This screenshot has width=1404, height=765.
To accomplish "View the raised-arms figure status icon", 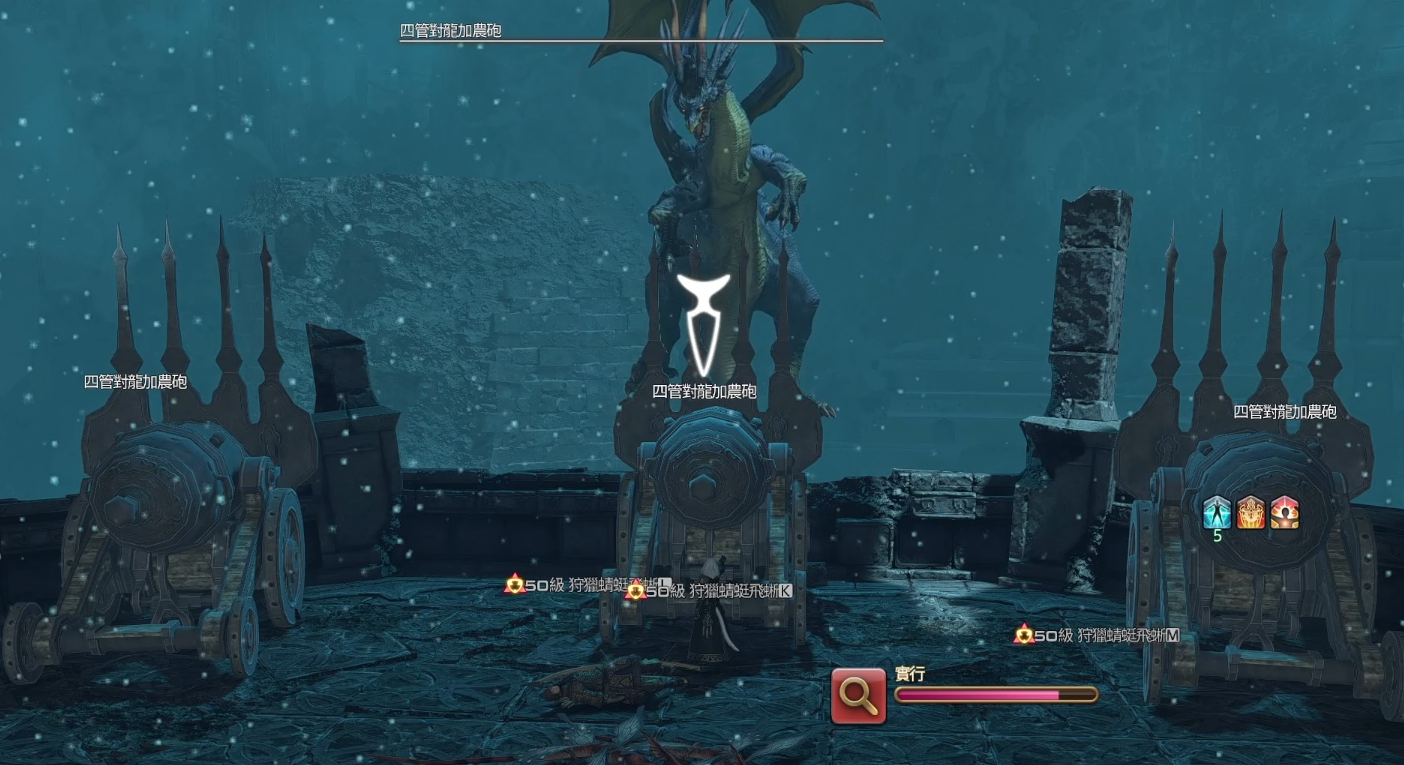I will click(x=1285, y=512).
